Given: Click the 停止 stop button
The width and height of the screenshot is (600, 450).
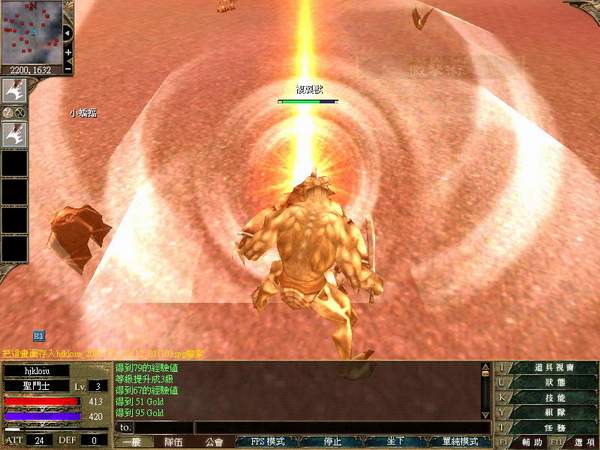Looking at the screenshot, I should (x=331, y=441).
